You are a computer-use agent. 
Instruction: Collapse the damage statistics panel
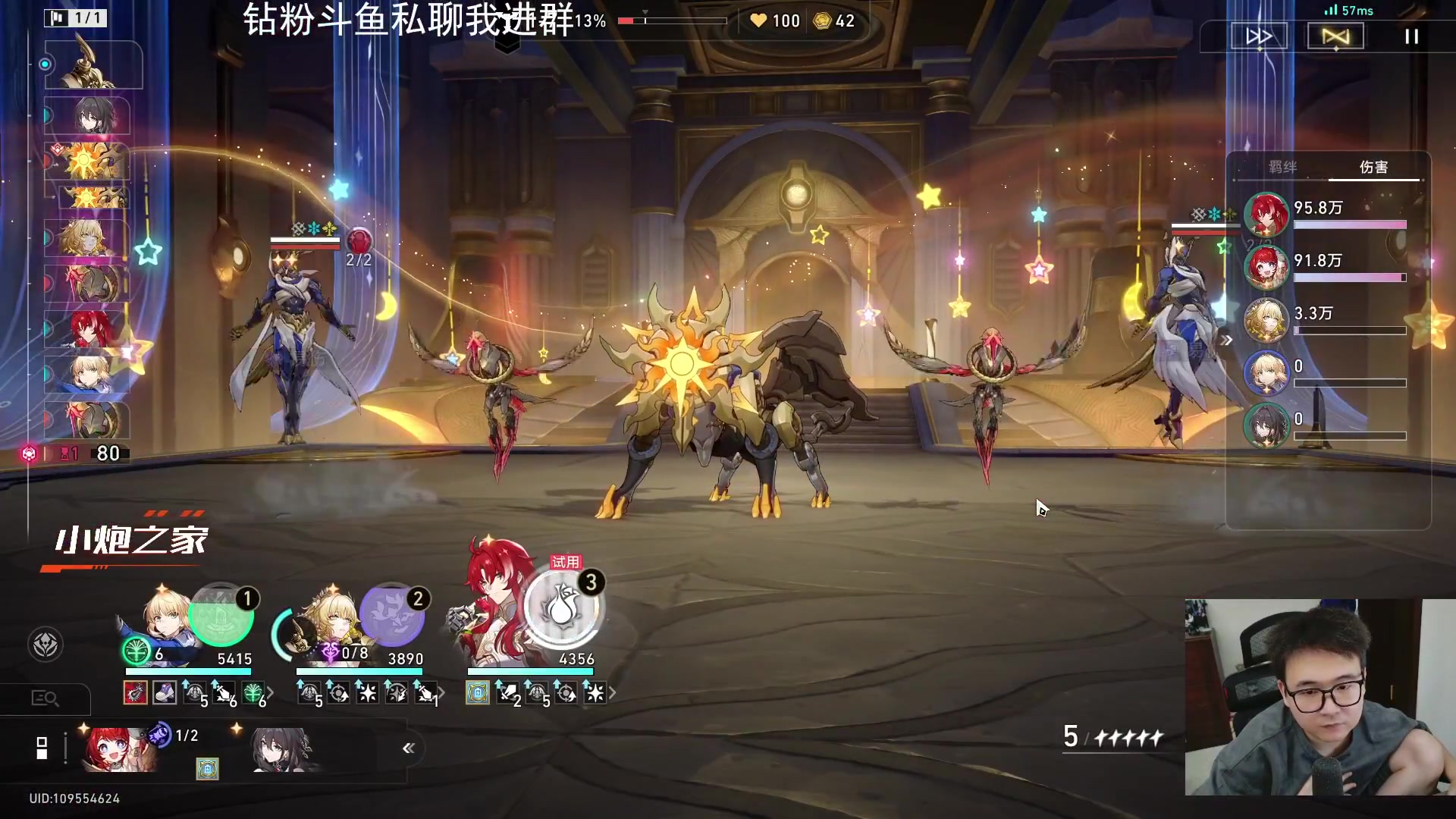pyautogui.click(x=1227, y=340)
